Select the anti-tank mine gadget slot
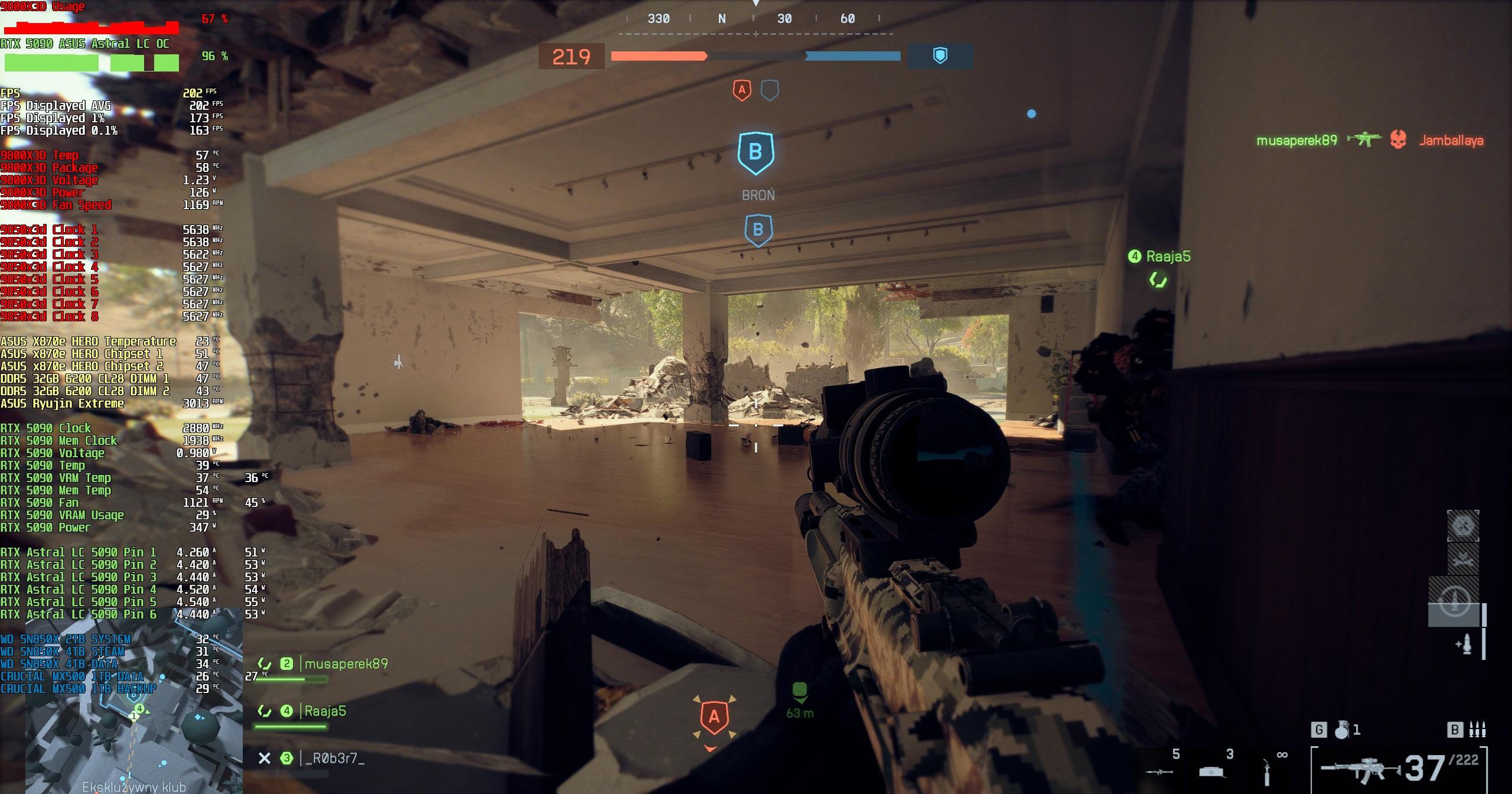This screenshot has height=794, width=1512. (x=1214, y=771)
